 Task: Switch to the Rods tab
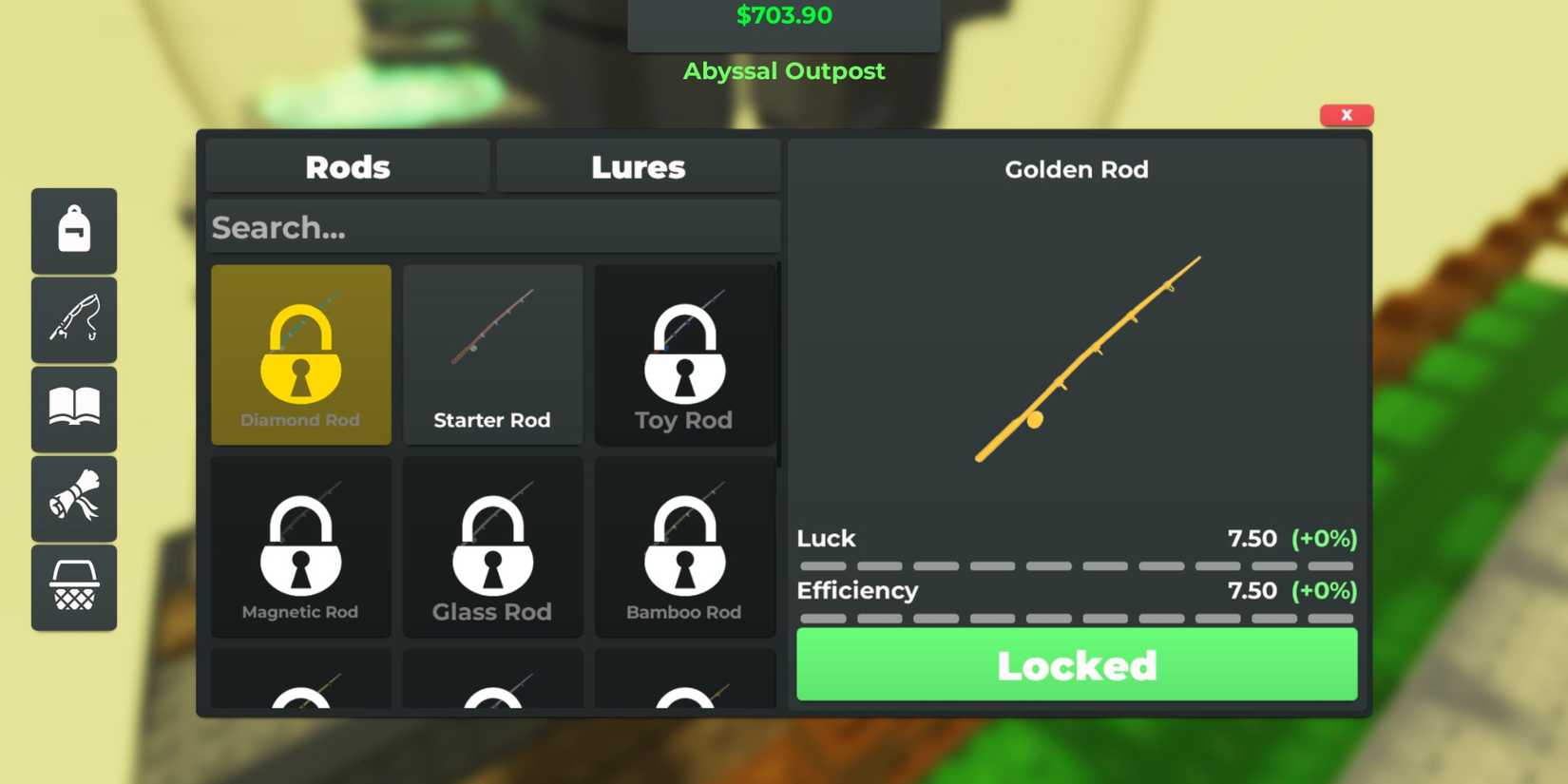point(348,166)
